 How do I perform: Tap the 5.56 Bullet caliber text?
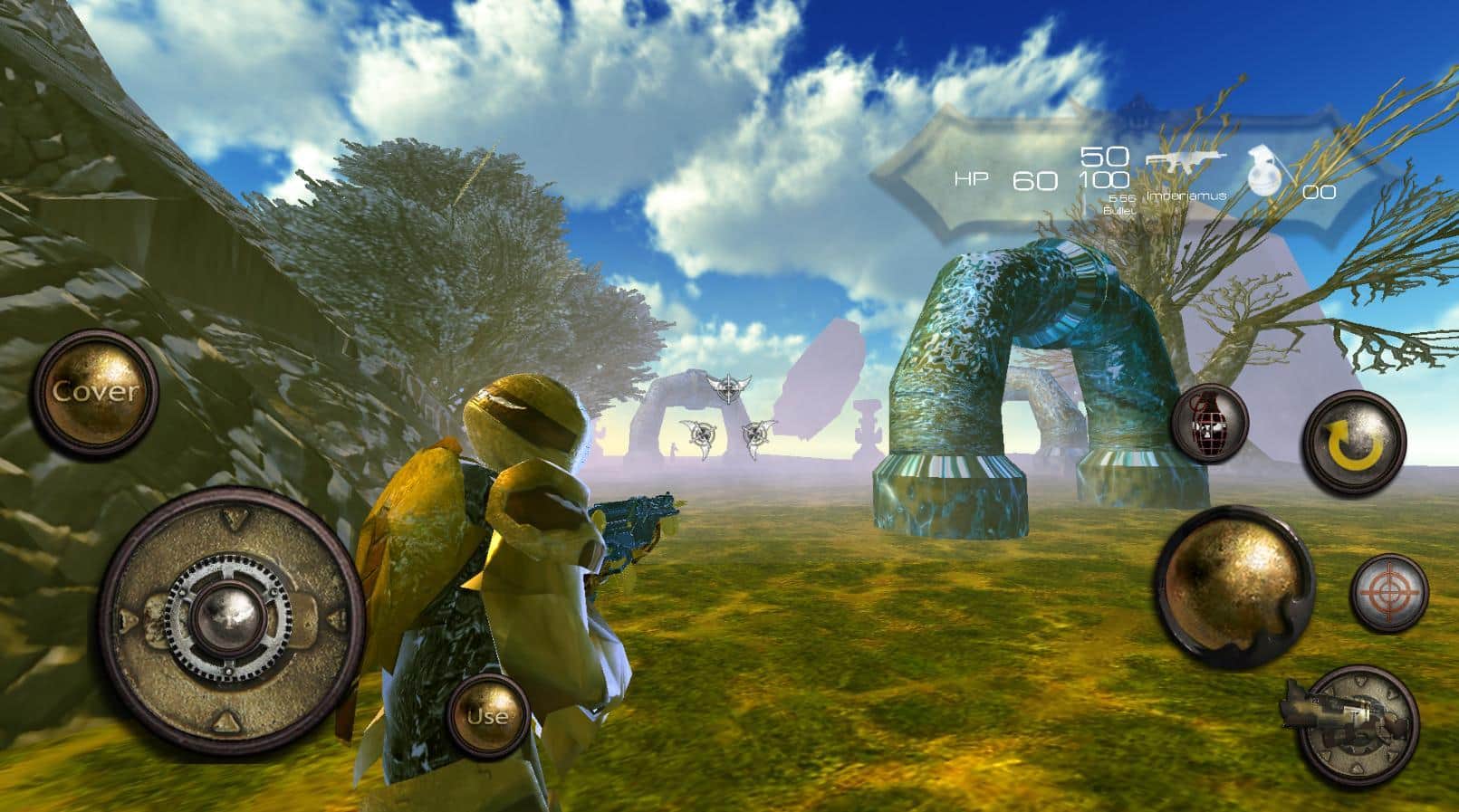click(1121, 204)
